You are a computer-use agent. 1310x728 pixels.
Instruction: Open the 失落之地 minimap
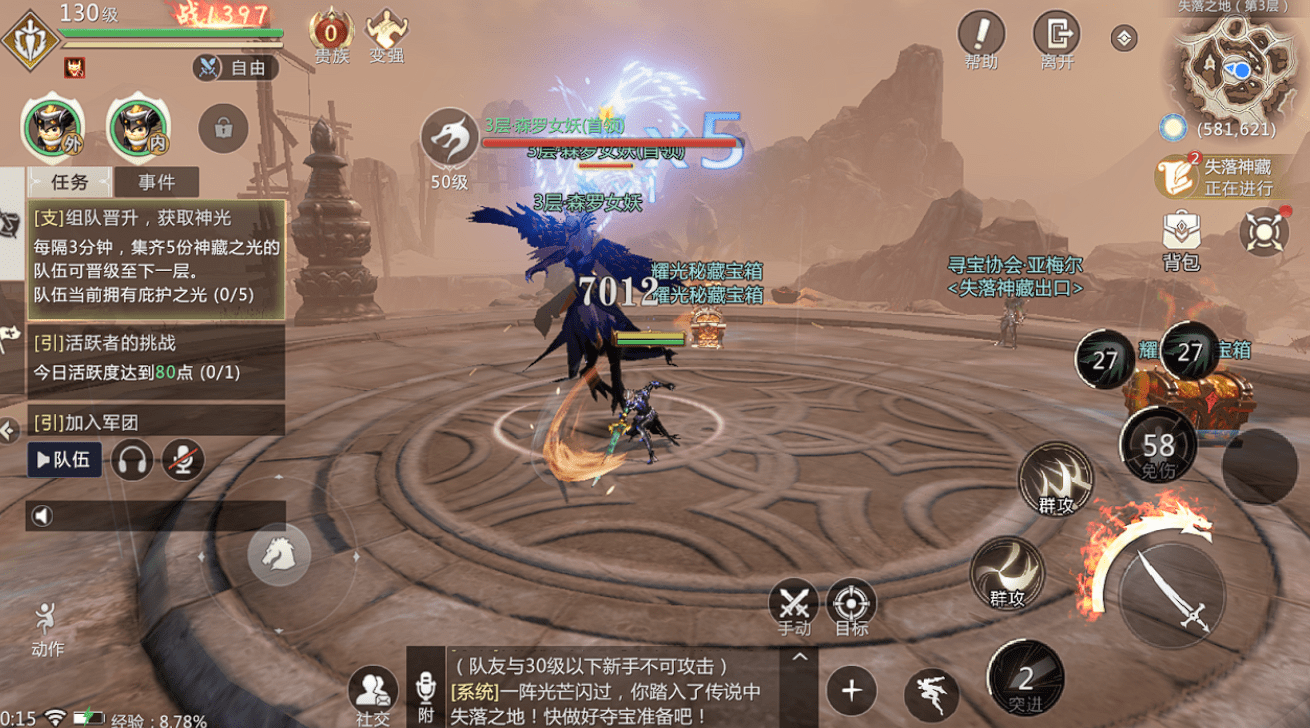pyautogui.click(x=1234, y=68)
